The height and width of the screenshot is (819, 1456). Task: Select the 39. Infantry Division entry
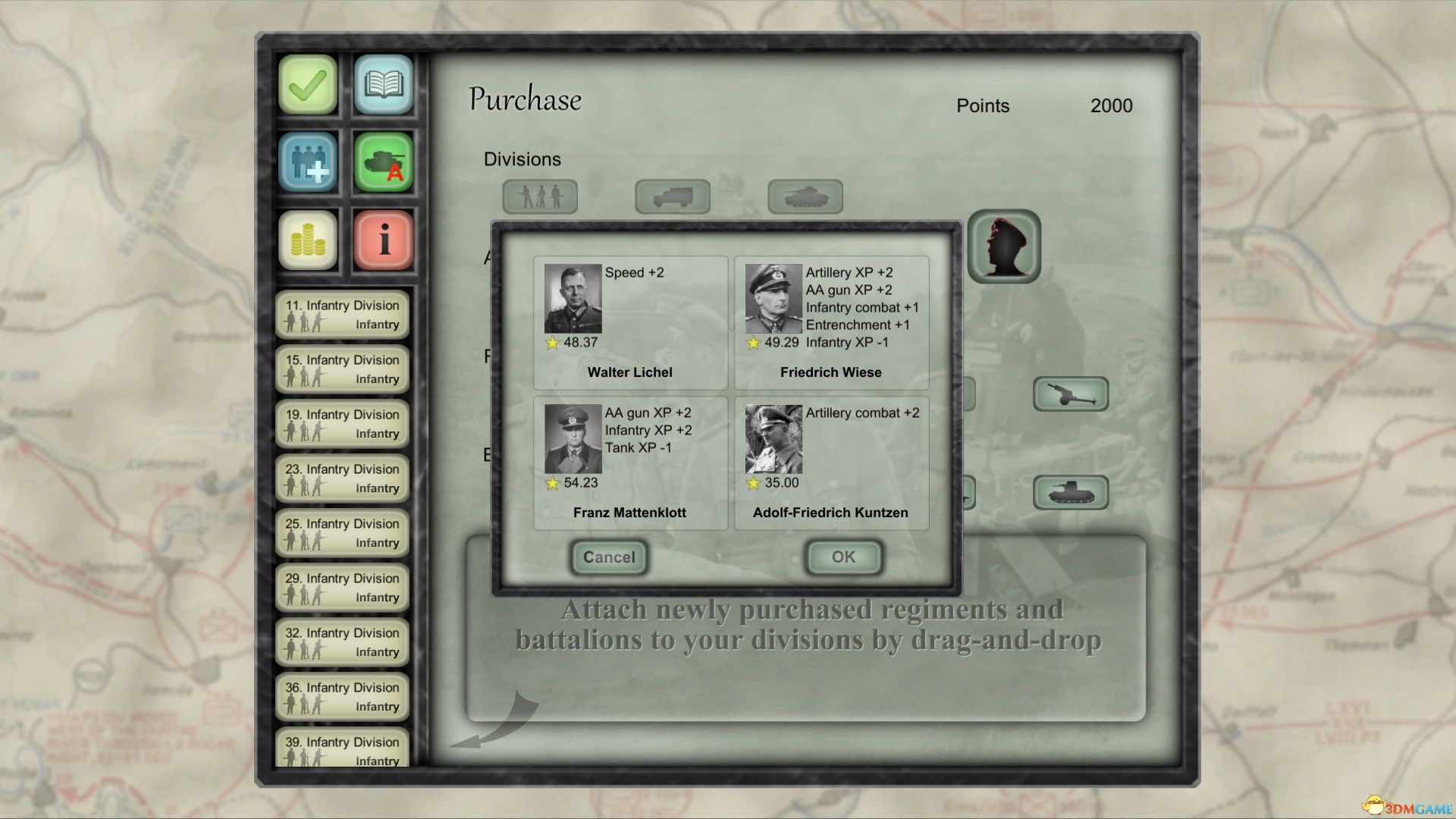click(342, 749)
